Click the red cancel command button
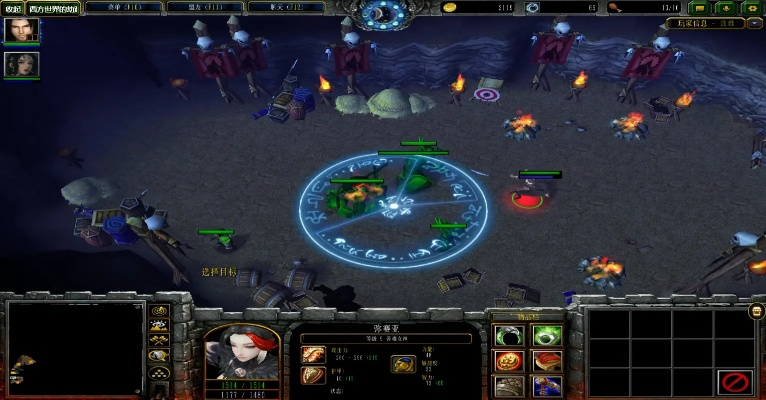The image size is (766, 400). click(737, 381)
